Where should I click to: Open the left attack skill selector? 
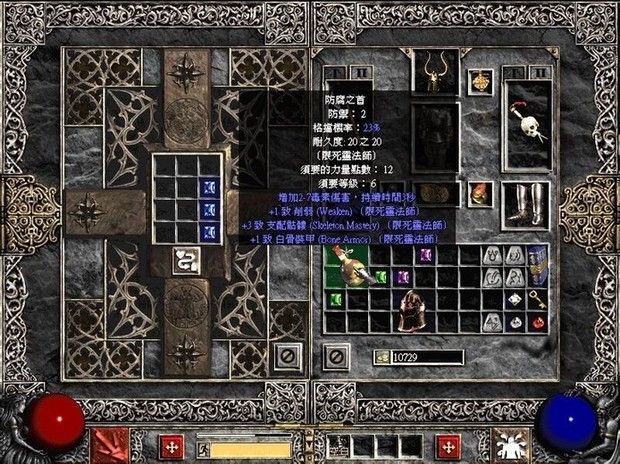pos(110,445)
